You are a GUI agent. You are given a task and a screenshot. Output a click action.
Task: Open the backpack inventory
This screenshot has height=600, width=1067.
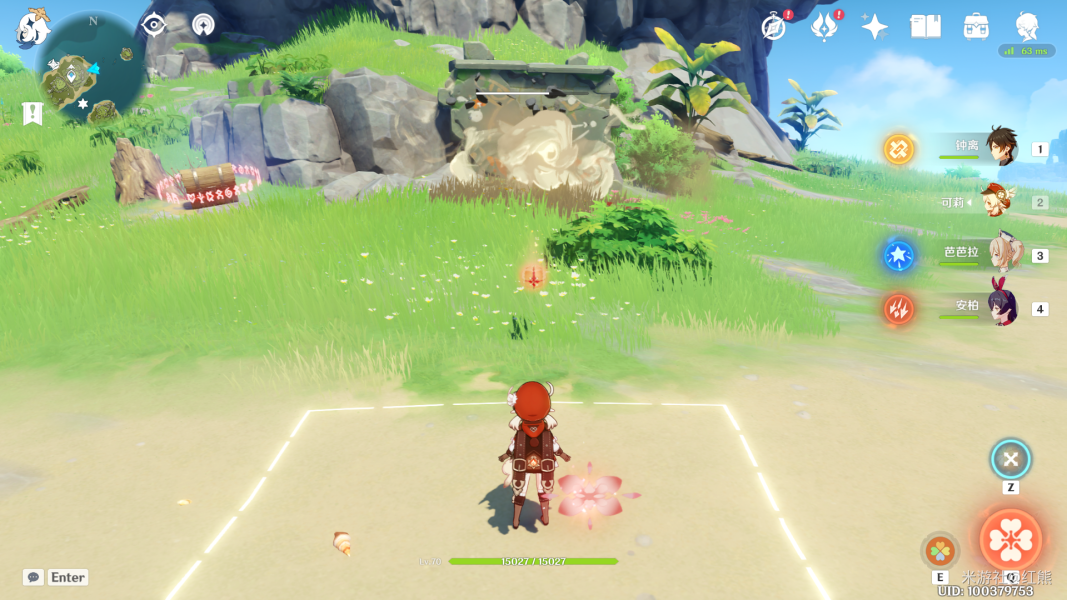(976, 27)
